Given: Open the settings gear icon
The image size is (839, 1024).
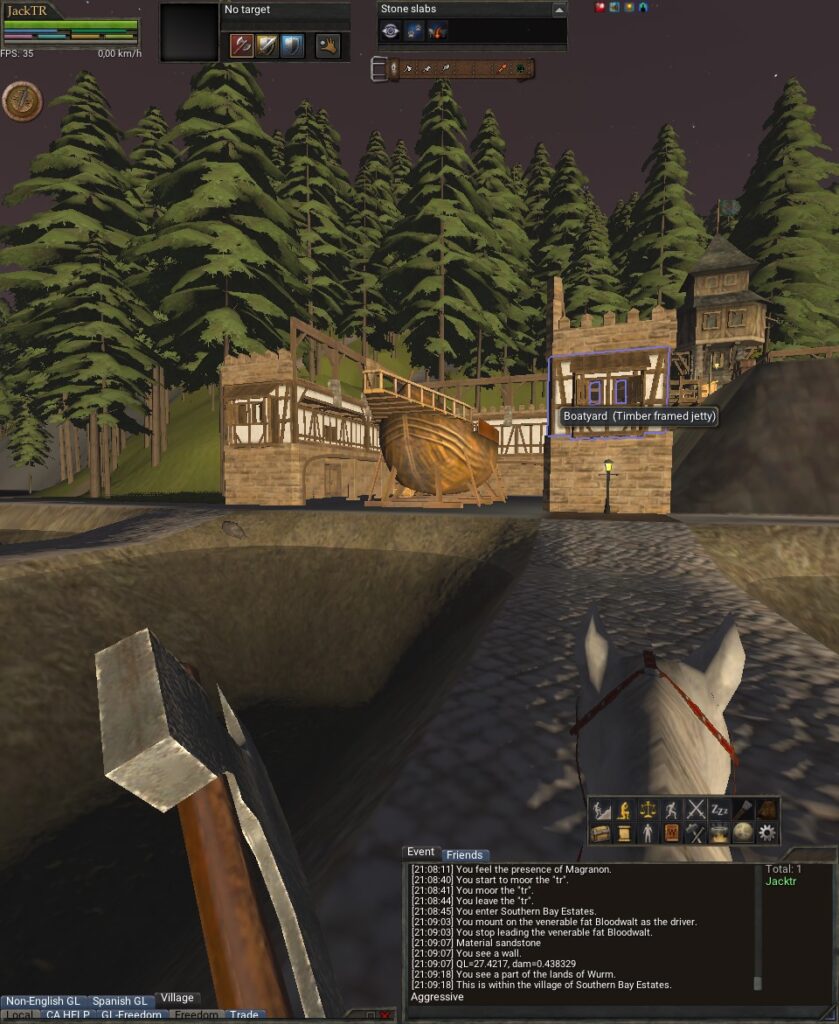Looking at the screenshot, I should coord(767,832).
